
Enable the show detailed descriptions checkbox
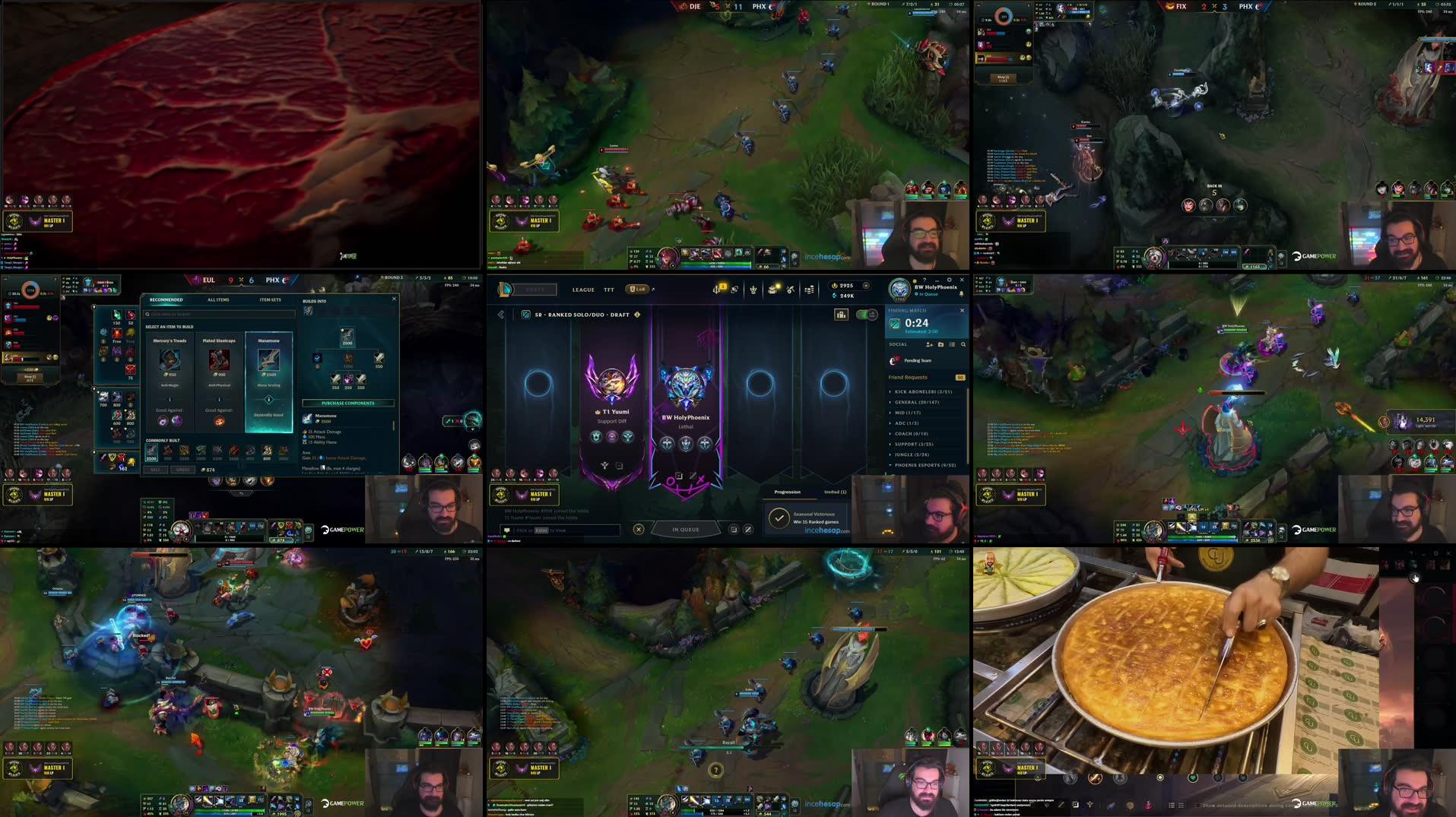pyautogui.click(x=1198, y=806)
